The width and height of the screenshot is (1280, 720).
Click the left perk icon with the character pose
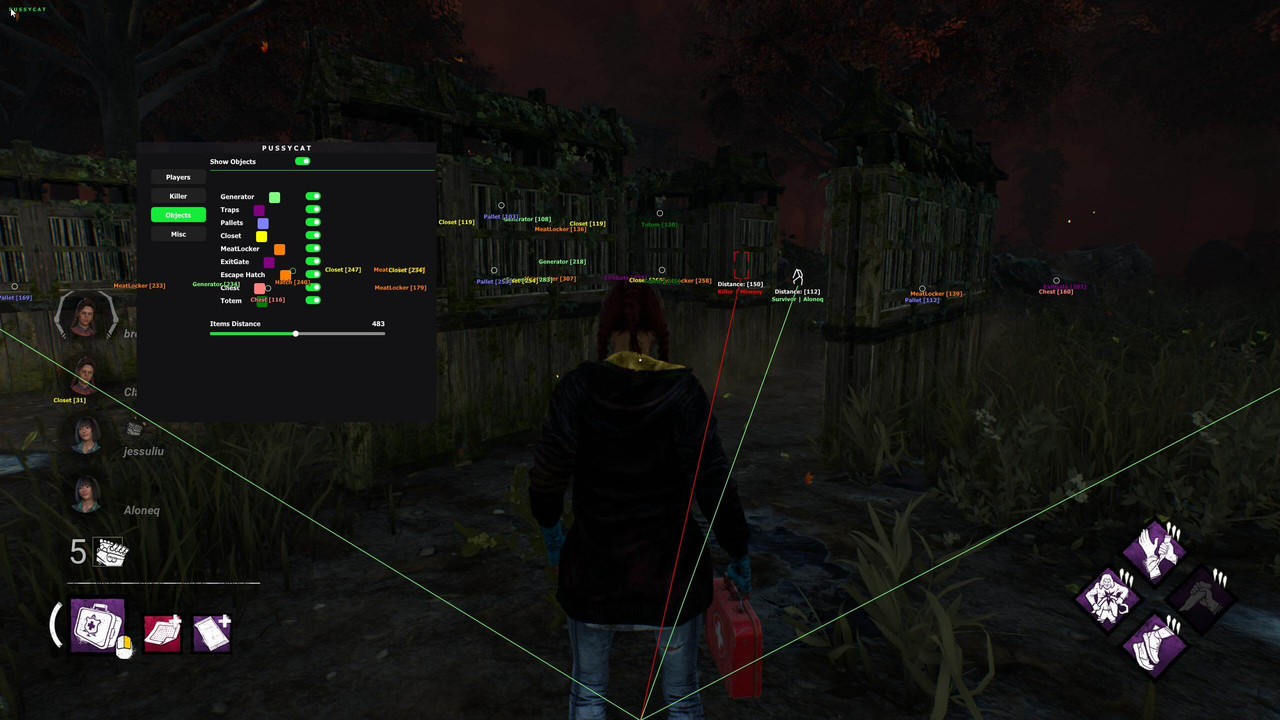pos(1110,600)
